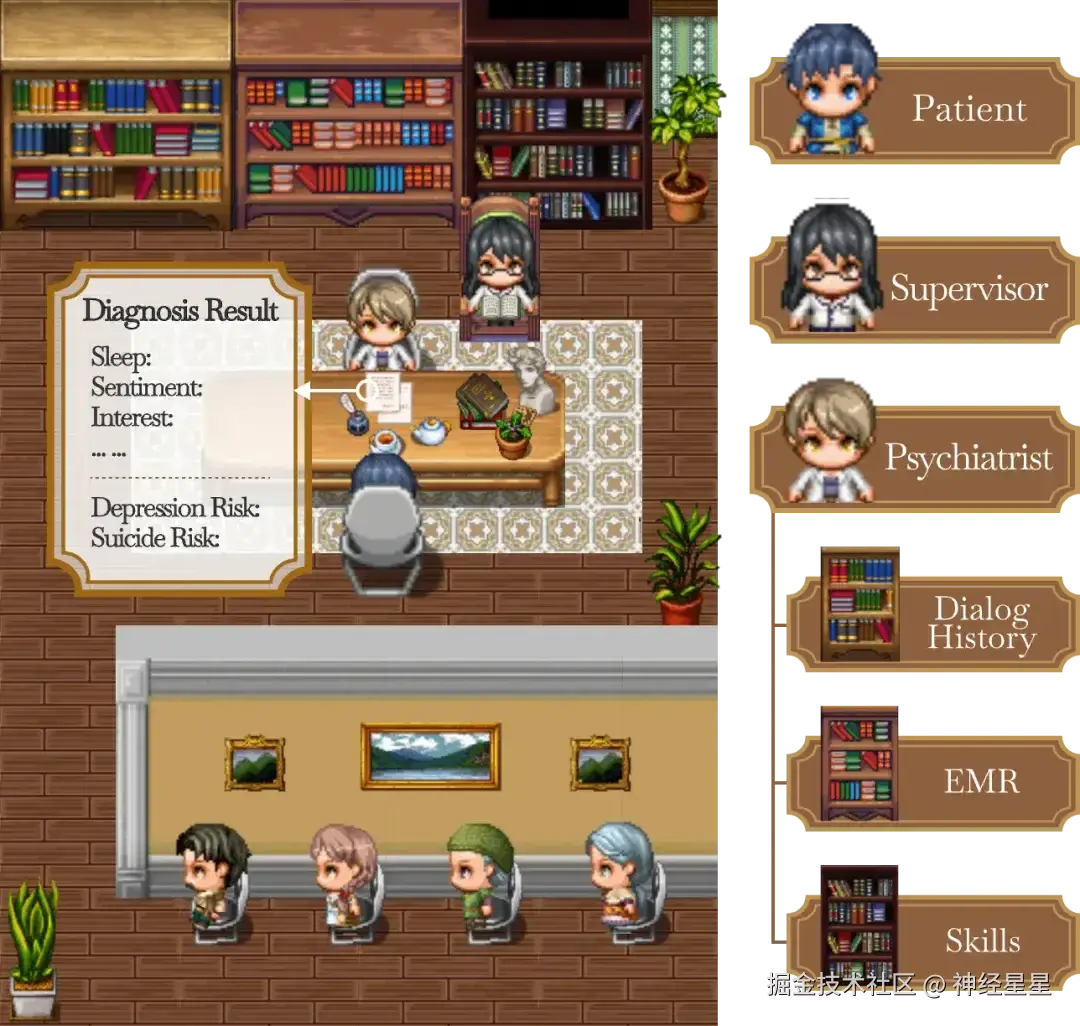Screen dimensions: 1080x1026
Task: Choose the Supervisor role entry
Action: pyautogui.click(x=912, y=289)
